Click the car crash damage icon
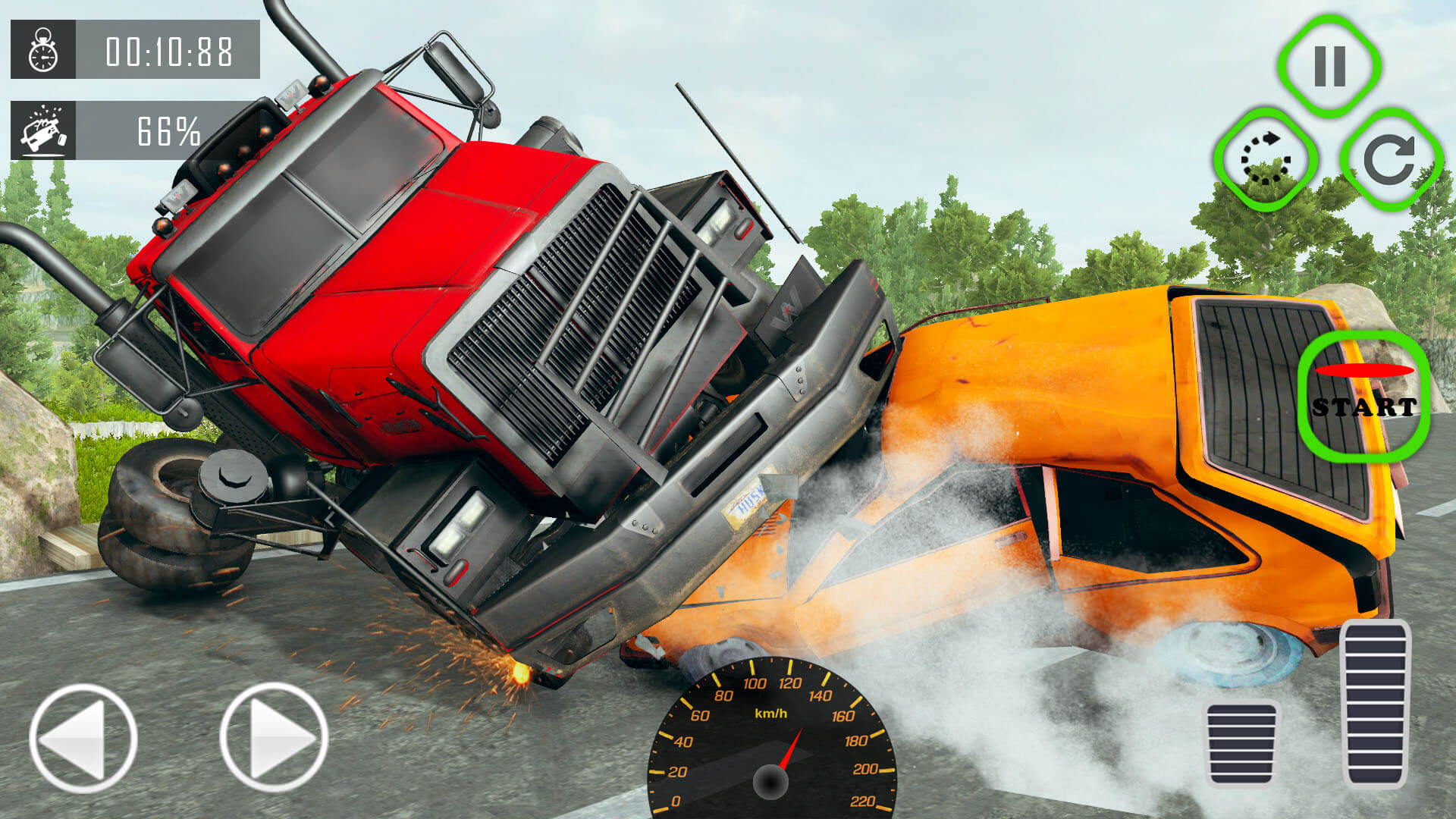The width and height of the screenshot is (1456, 819). (42, 130)
